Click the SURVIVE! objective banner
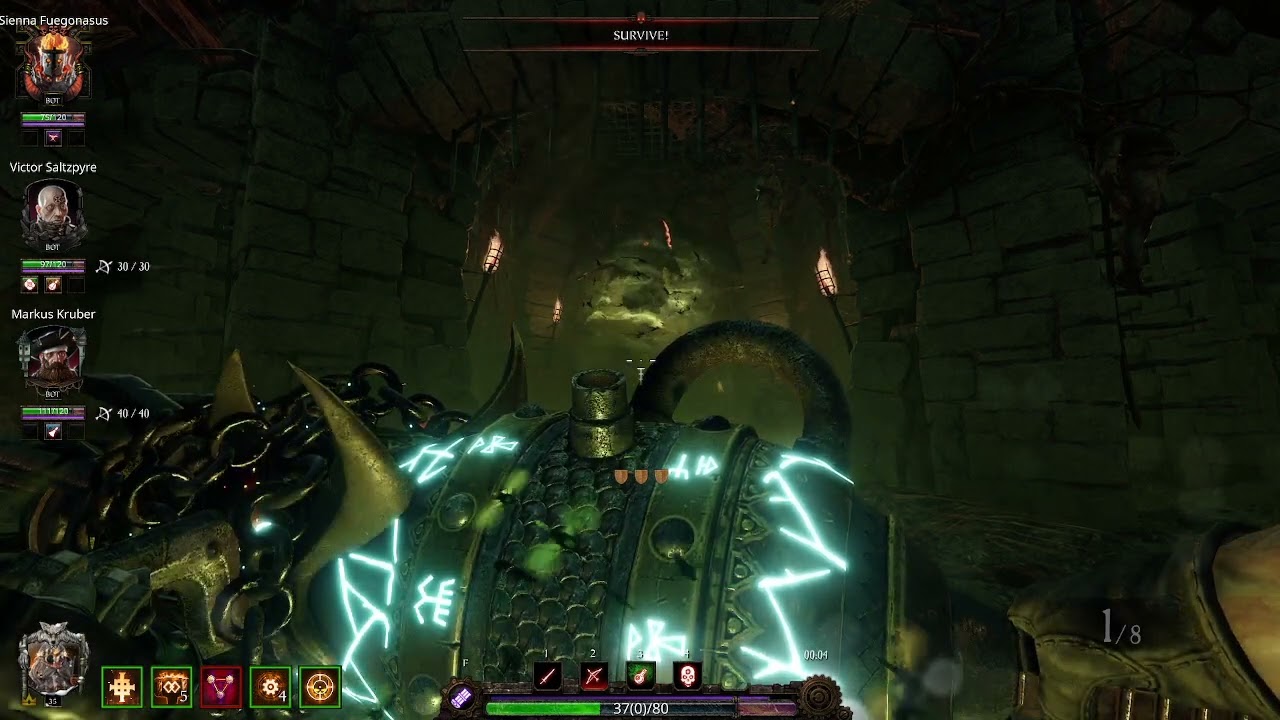This screenshot has width=1280, height=720. [641, 35]
